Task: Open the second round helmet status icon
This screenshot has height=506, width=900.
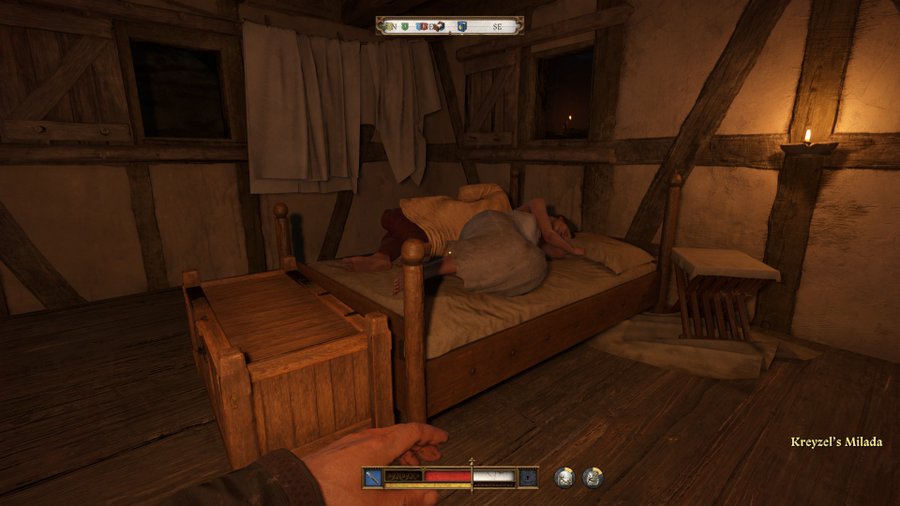Action: pos(593,478)
